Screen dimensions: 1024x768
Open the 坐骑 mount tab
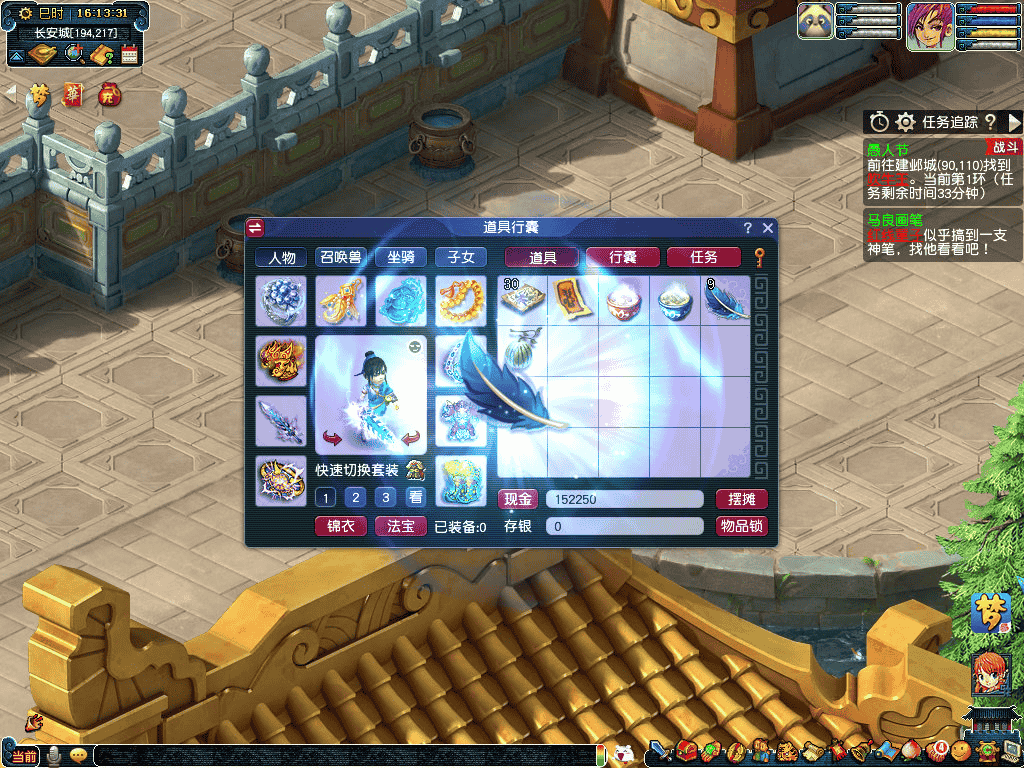click(401, 257)
